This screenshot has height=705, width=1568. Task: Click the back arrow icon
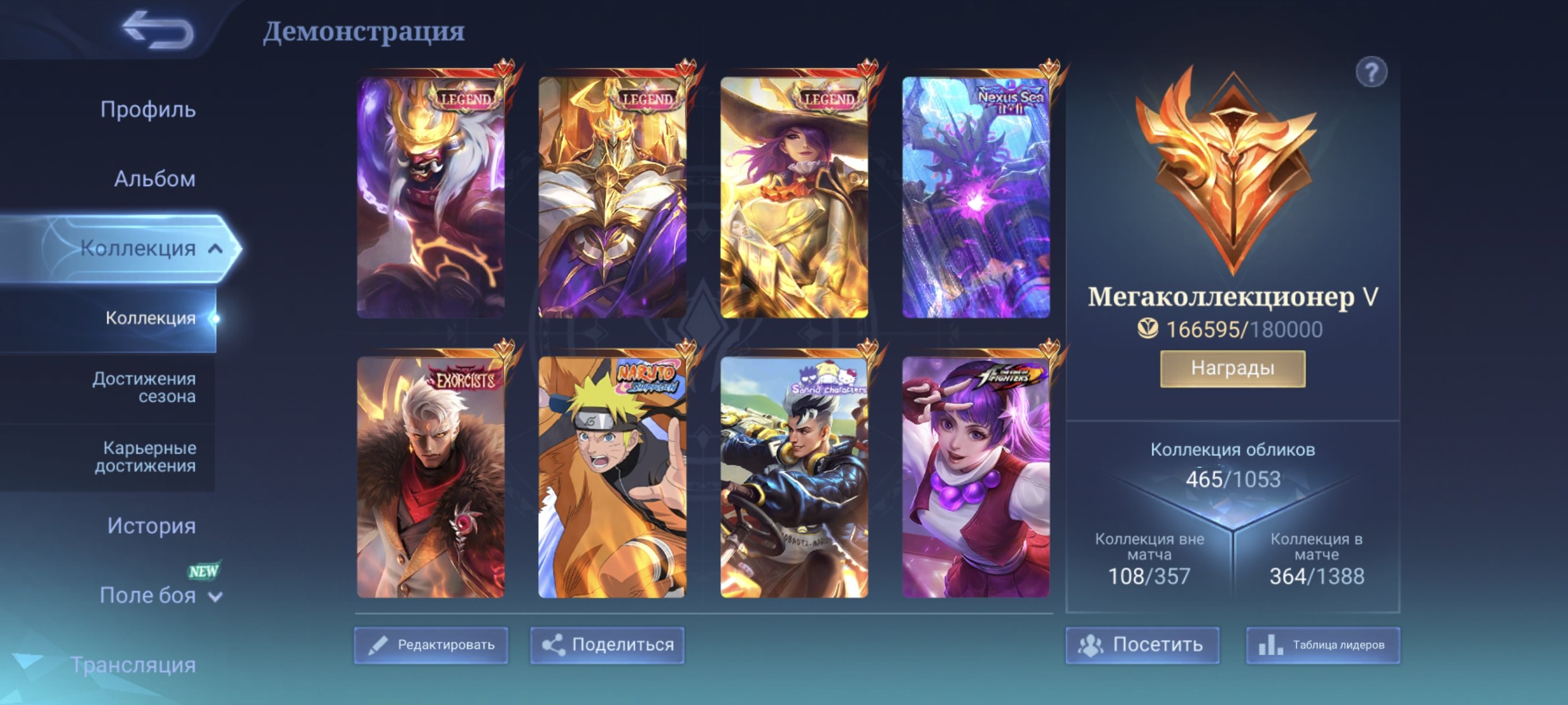tap(153, 30)
